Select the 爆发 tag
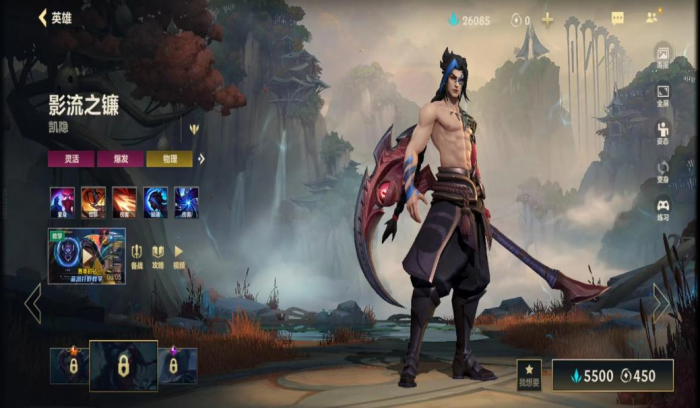This screenshot has width=700, height=408. (120, 159)
